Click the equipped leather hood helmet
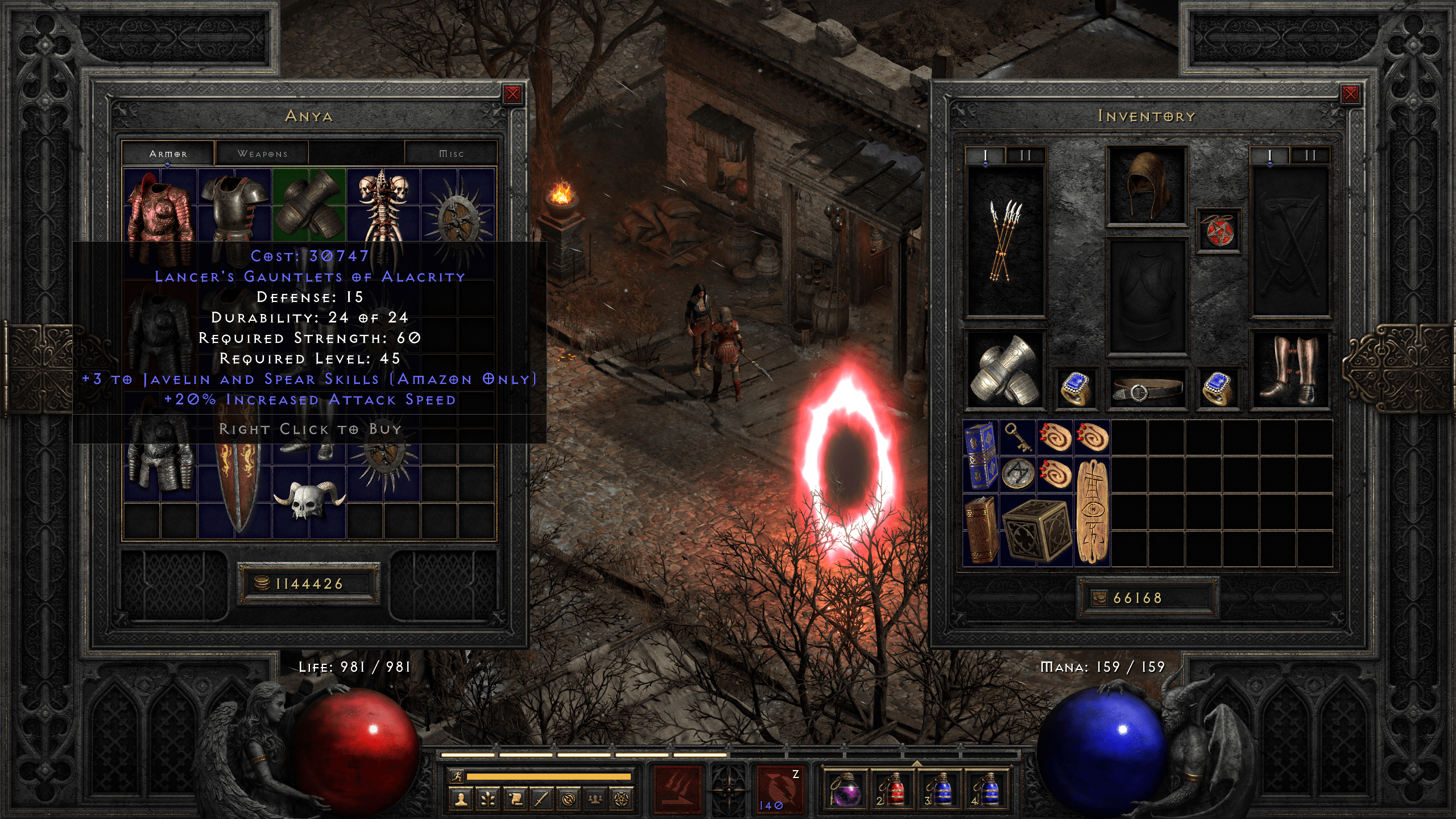Viewport: 1456px width, 819px height. tap(1146, 186)
